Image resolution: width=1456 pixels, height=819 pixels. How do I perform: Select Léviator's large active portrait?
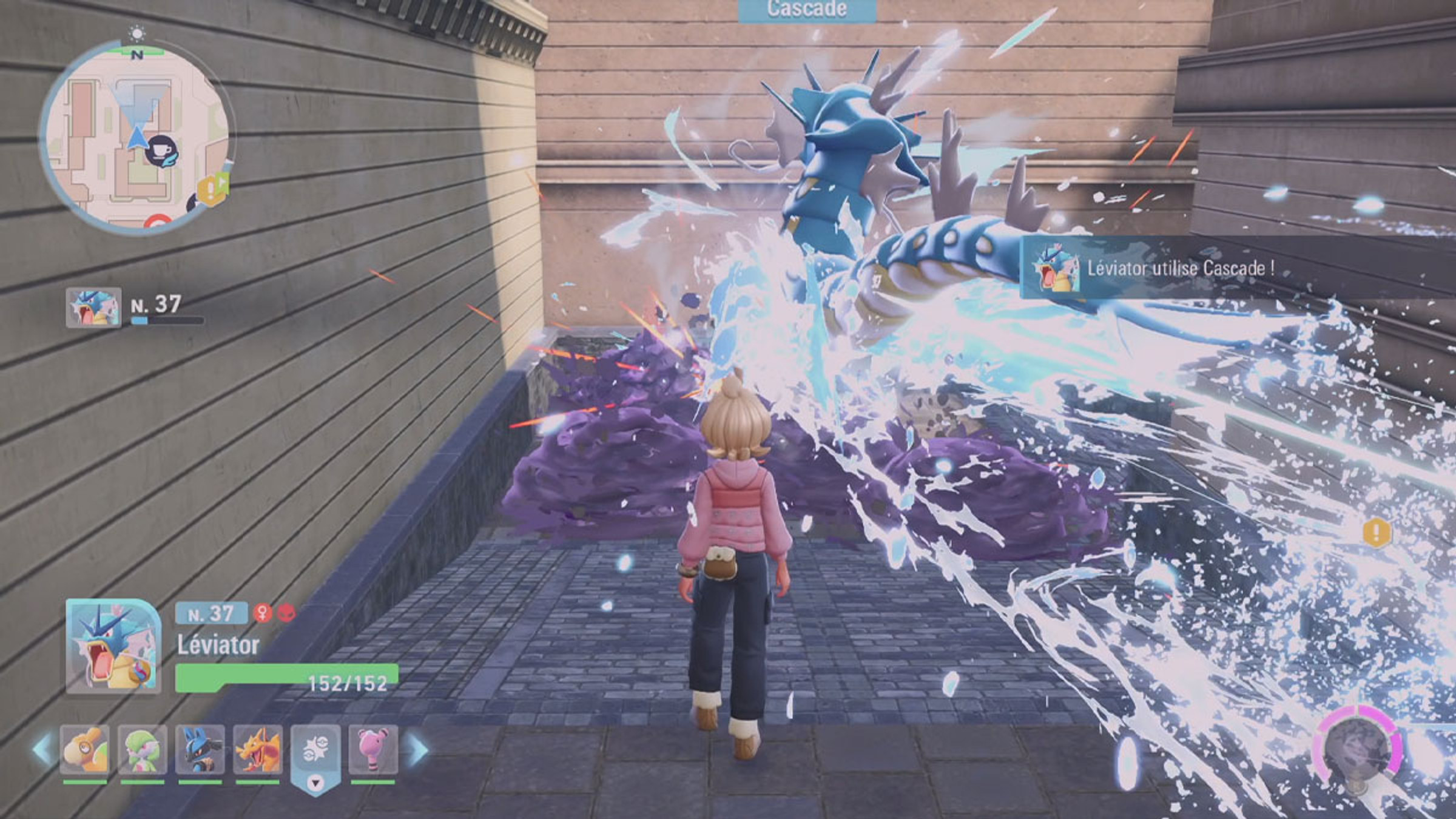click(113, 646)
